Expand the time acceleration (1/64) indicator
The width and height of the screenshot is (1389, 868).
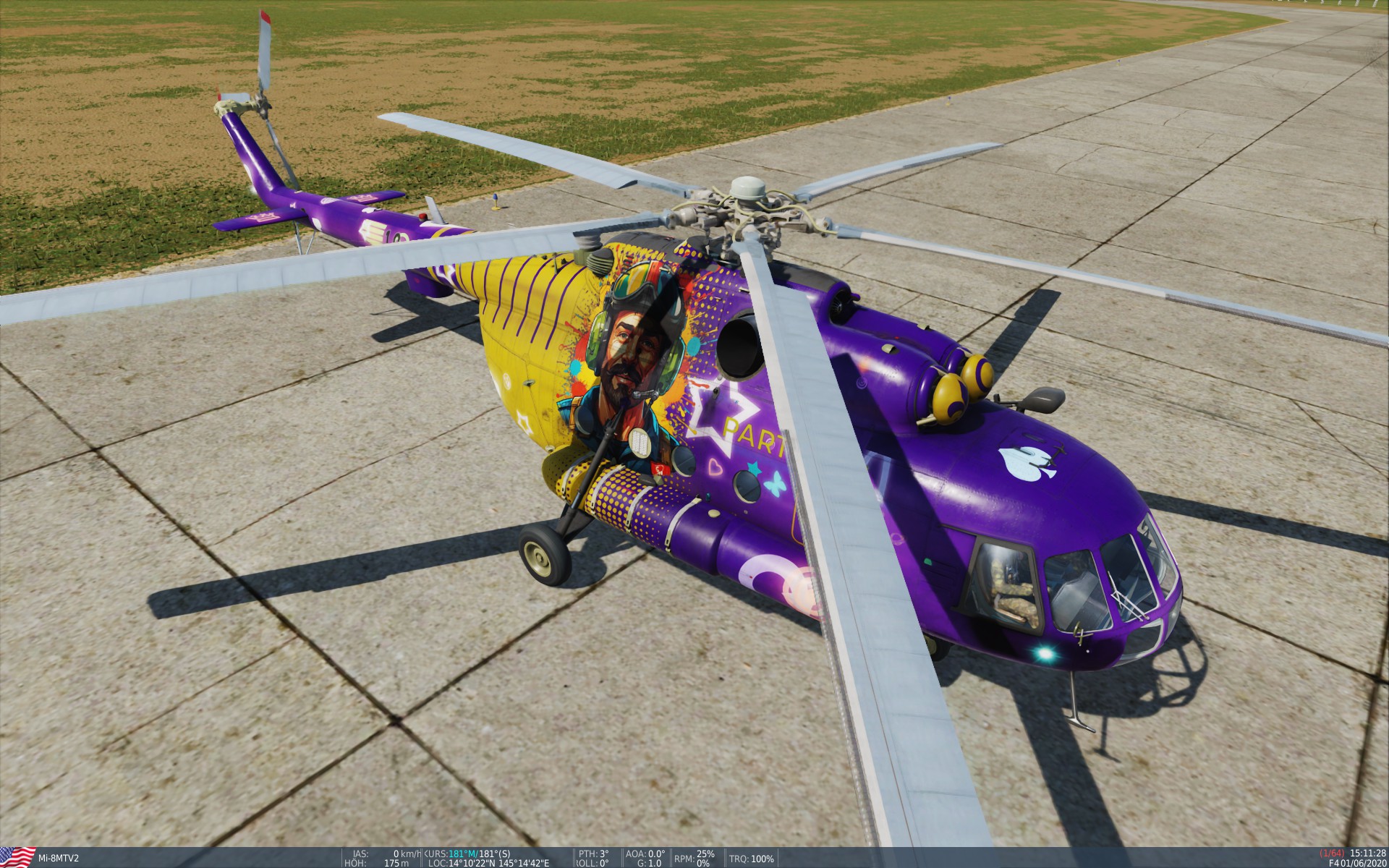(x=1332, y=852)
